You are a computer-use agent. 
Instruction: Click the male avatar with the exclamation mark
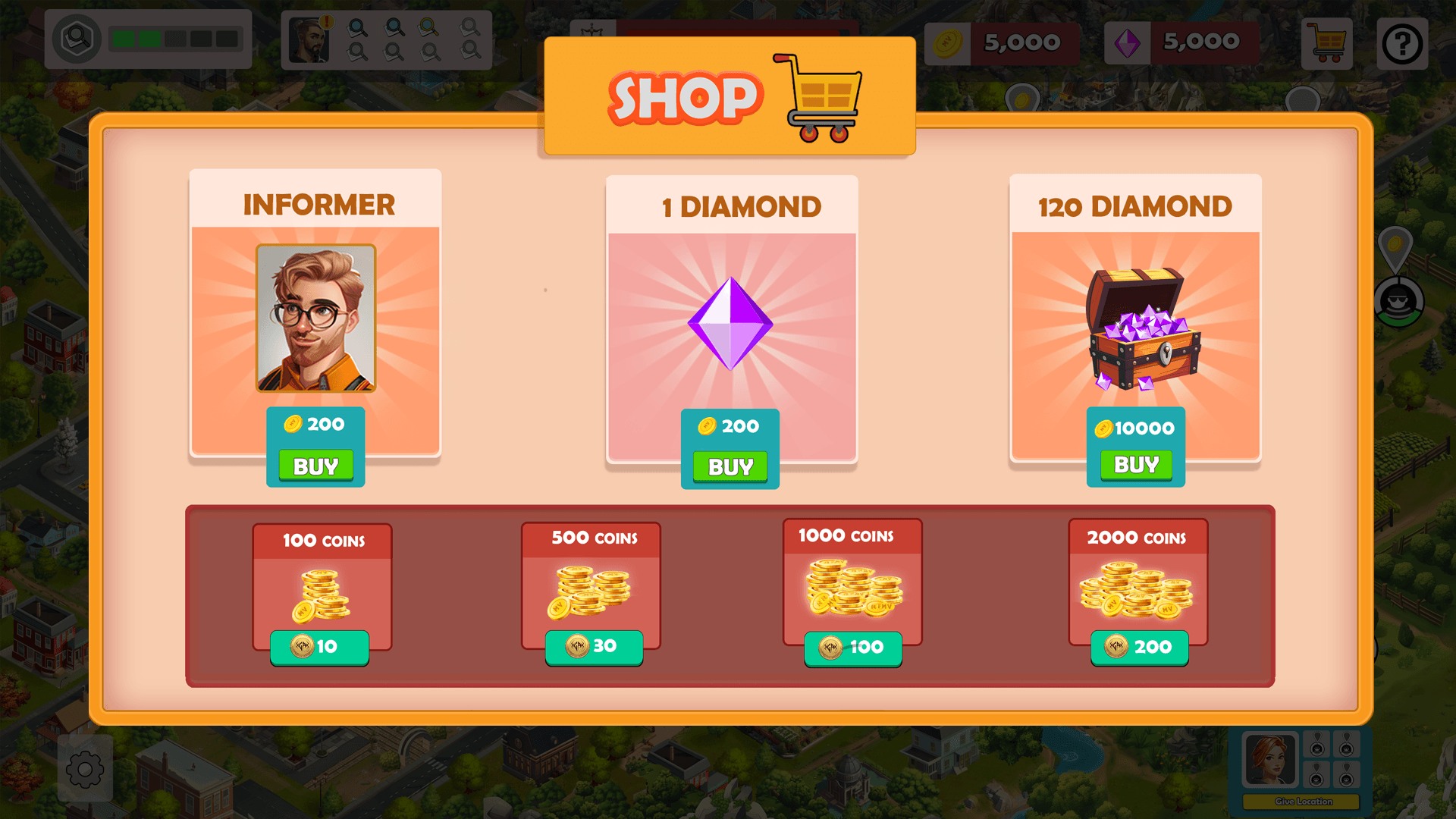click(x=311, y=40)
